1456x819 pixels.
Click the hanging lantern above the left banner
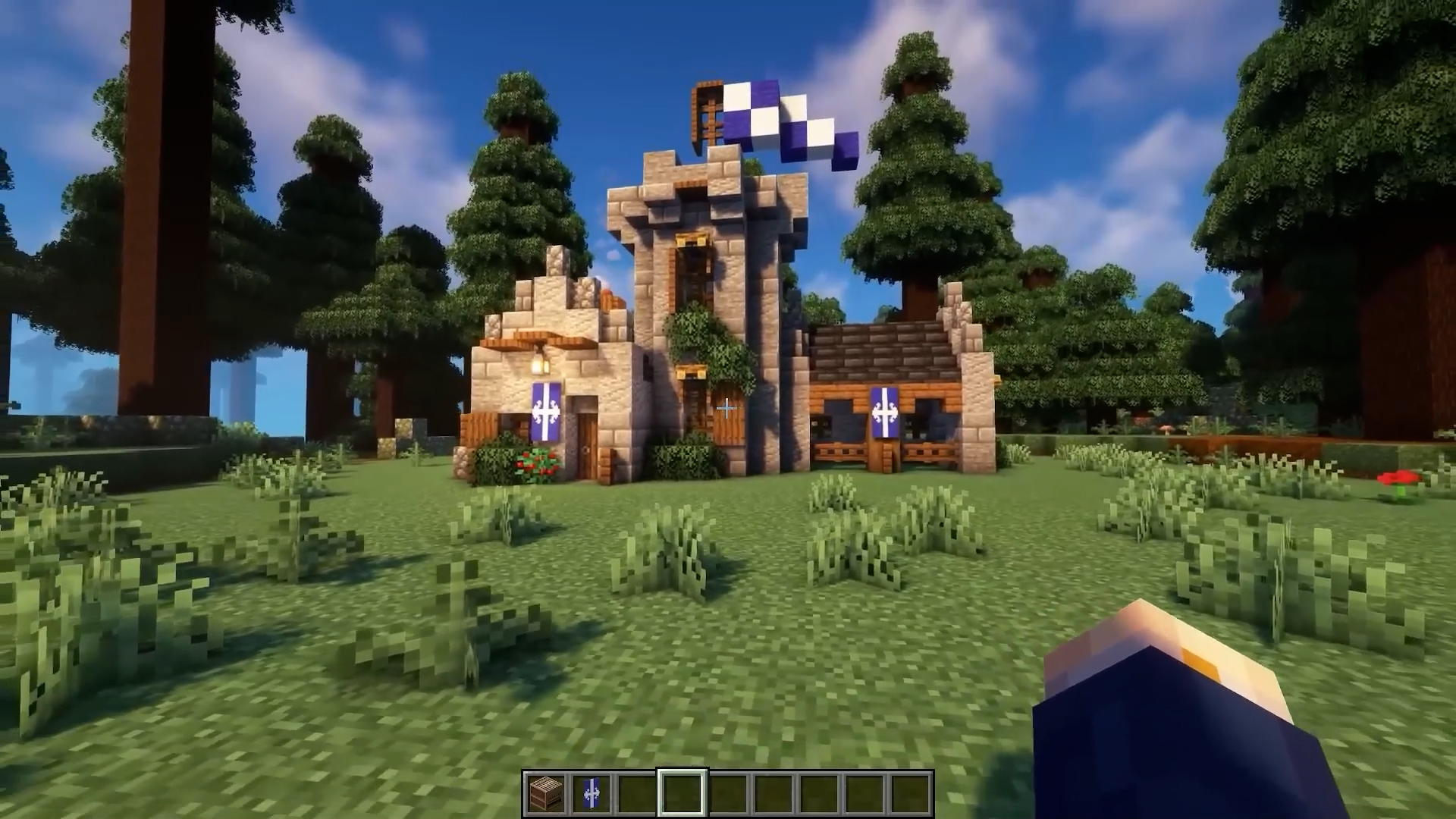click(x=539, y=366)
